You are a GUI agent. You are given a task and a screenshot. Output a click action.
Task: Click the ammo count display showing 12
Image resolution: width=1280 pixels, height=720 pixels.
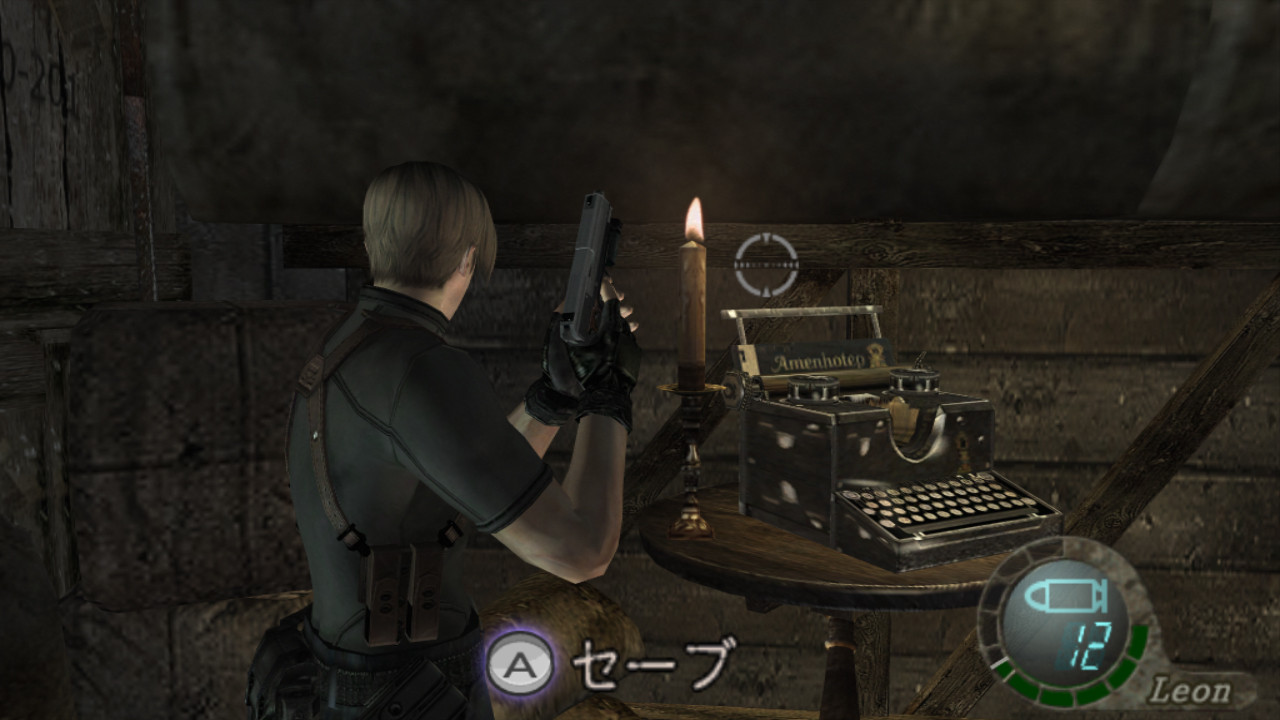click(x=1081, y=644)
